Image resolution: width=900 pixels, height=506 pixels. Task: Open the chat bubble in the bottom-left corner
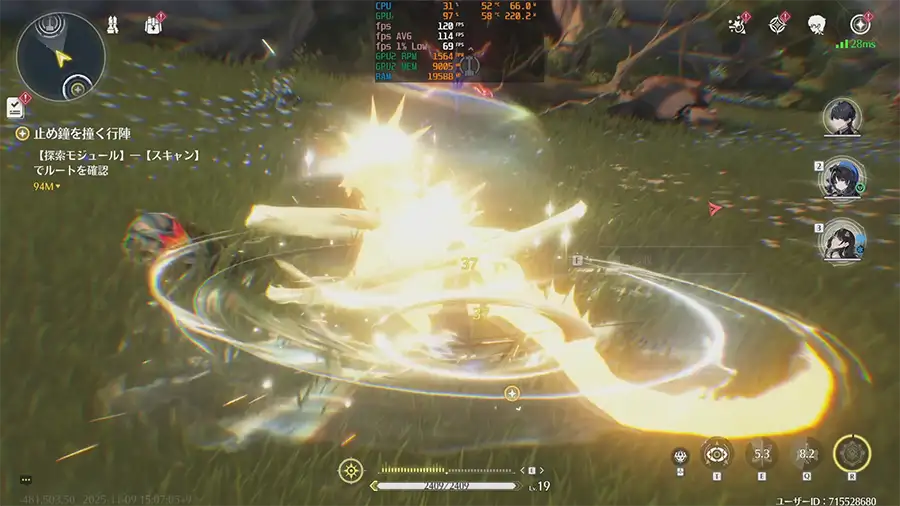tap(26, 480)
